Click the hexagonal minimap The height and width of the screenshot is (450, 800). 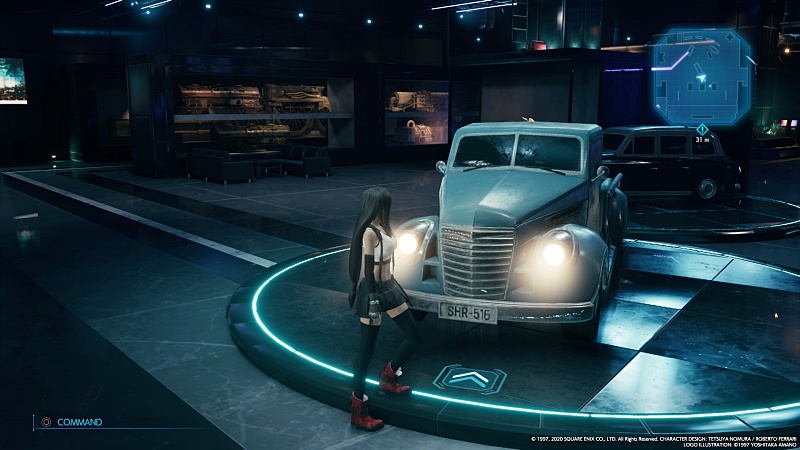click(701, 74)
